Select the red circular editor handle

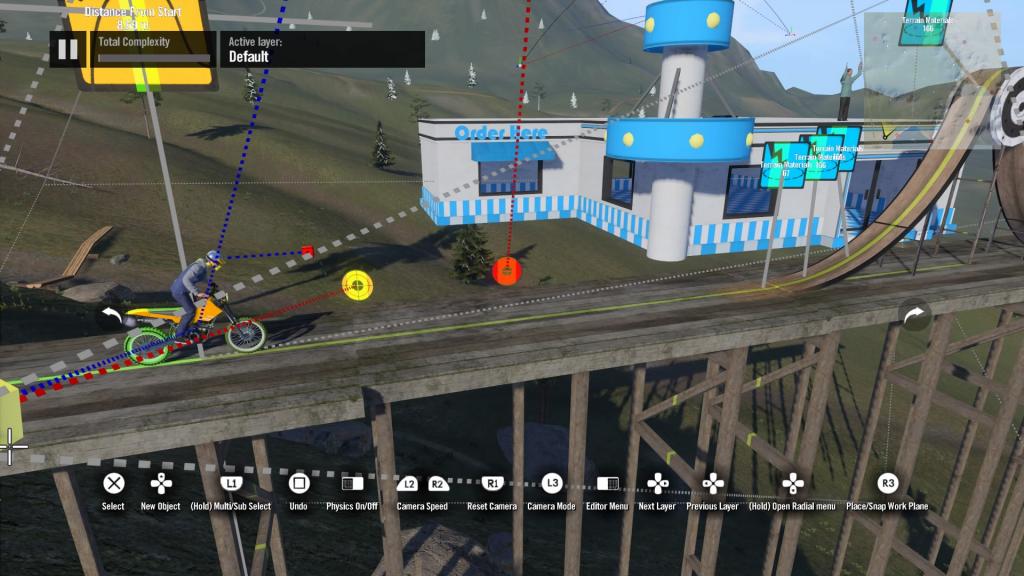(x=507, y=269)
